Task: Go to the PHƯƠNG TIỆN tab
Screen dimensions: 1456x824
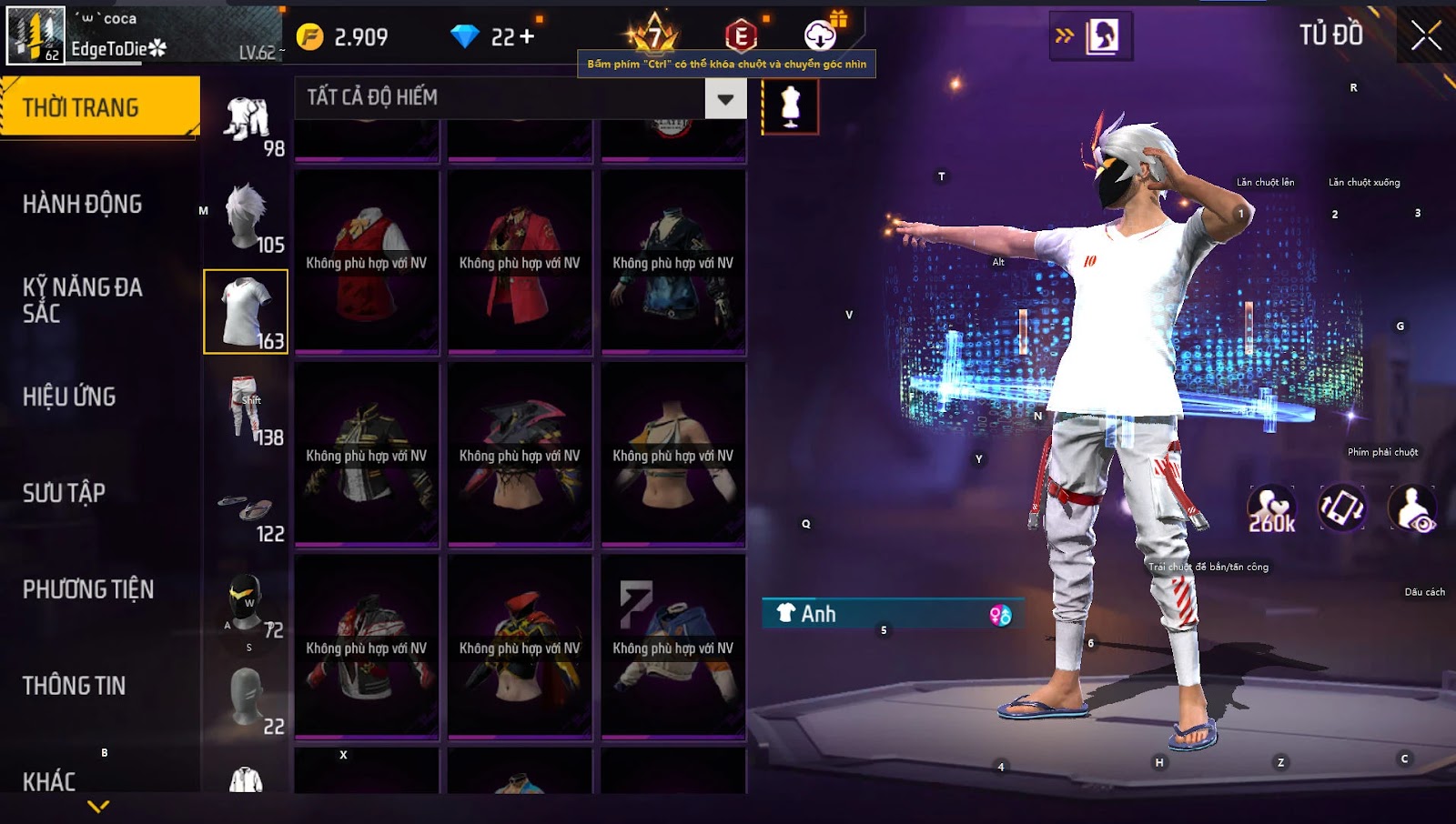Action: (88, 589)
